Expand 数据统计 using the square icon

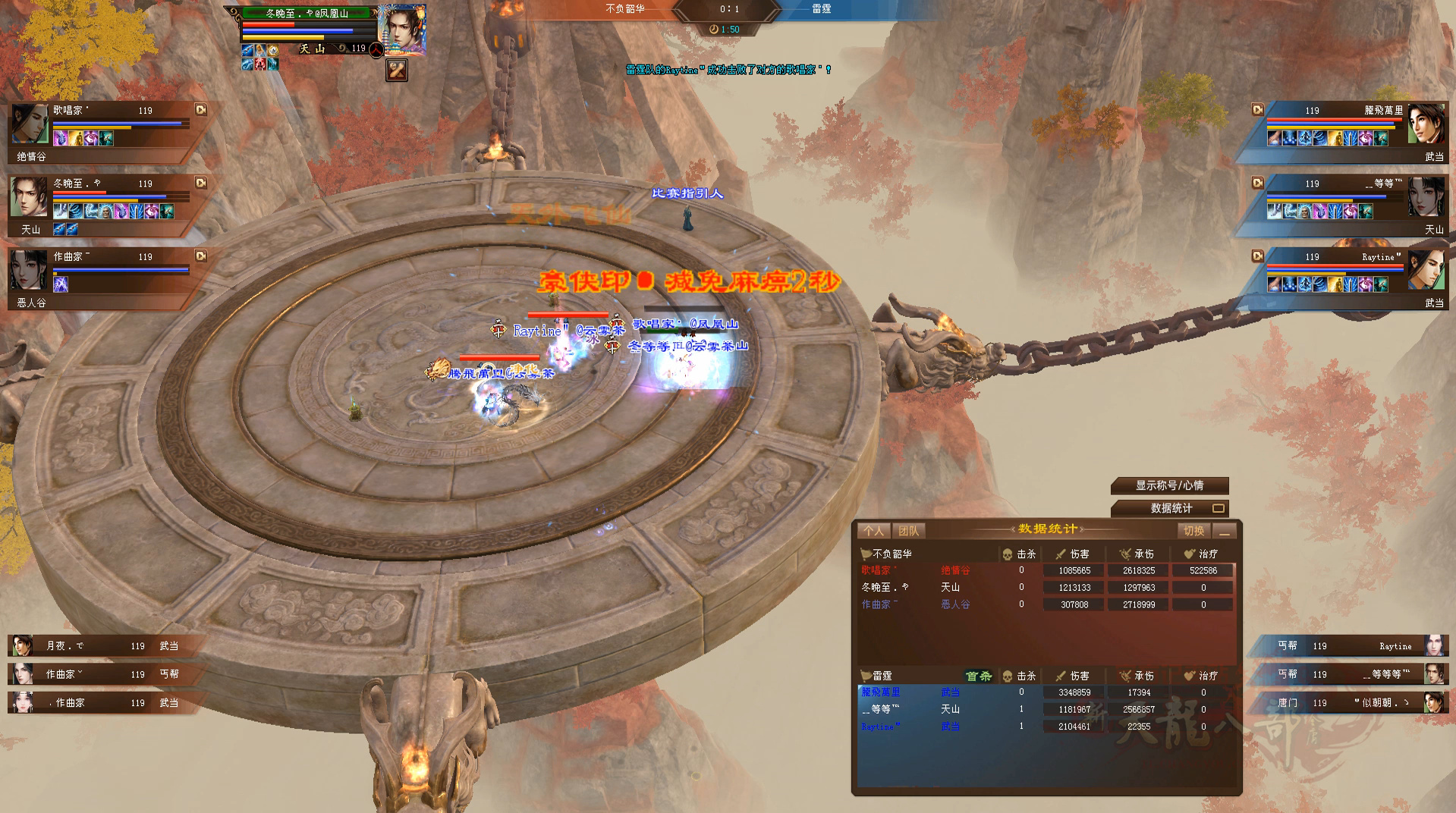point(1220,509)
